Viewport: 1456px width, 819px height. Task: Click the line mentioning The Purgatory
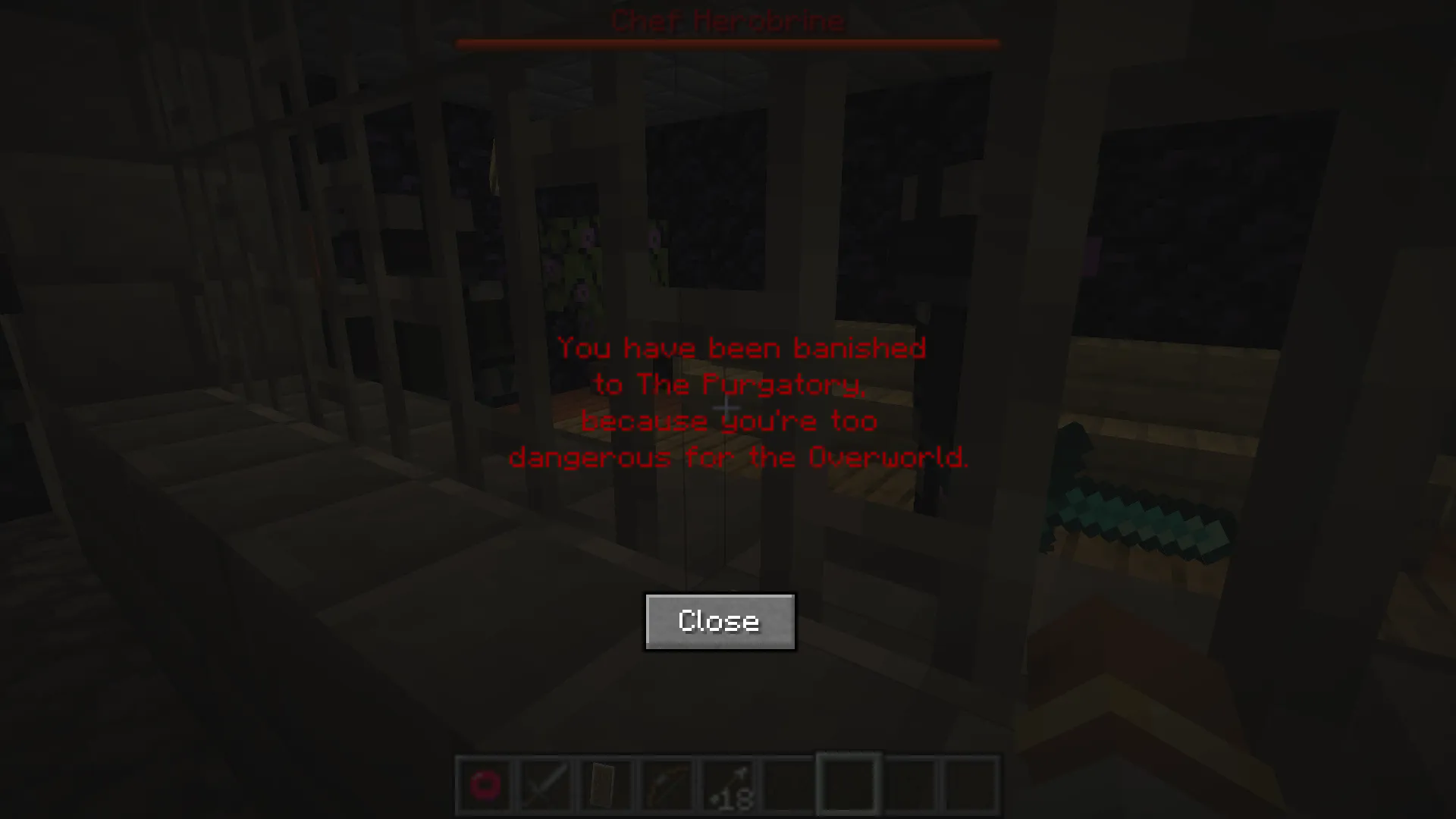730,384
